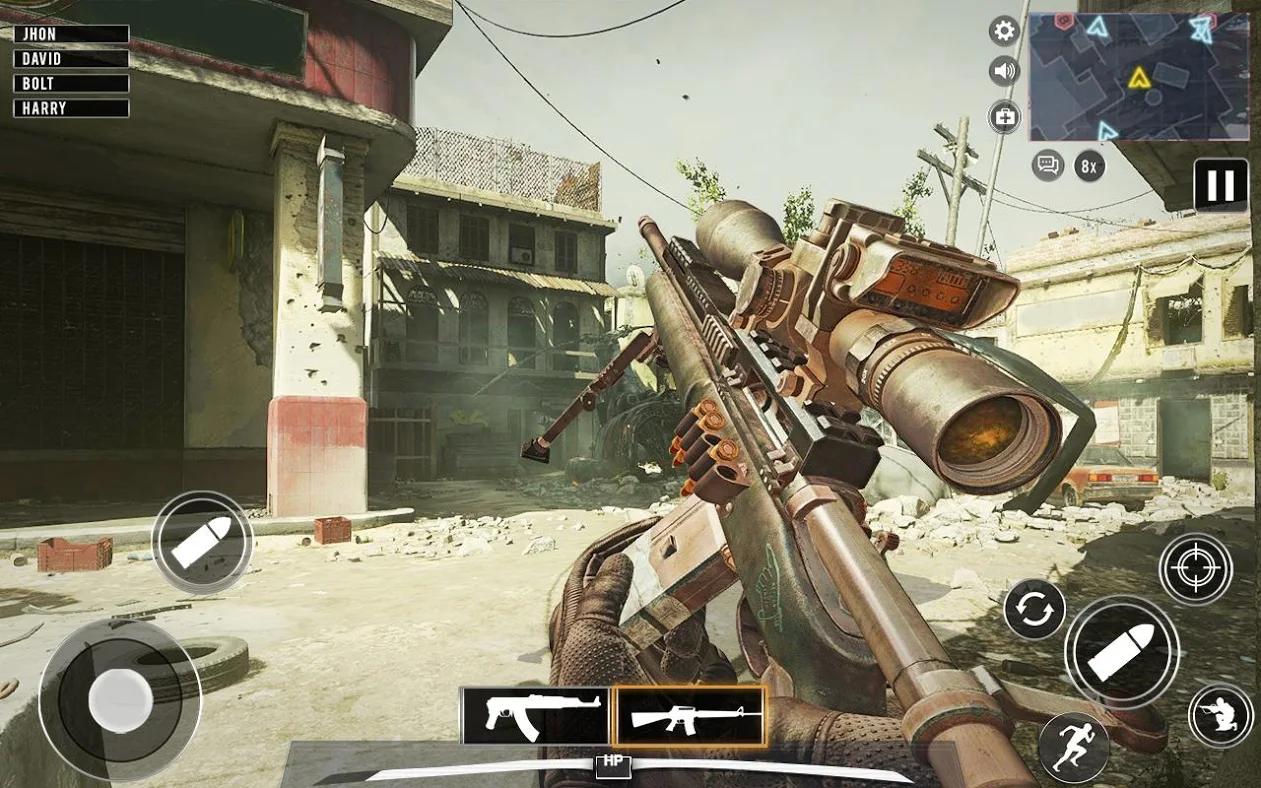Select player JHON in the squad list
The height and width of the screenshot is (788, 1261).
(x=71, y=34)
